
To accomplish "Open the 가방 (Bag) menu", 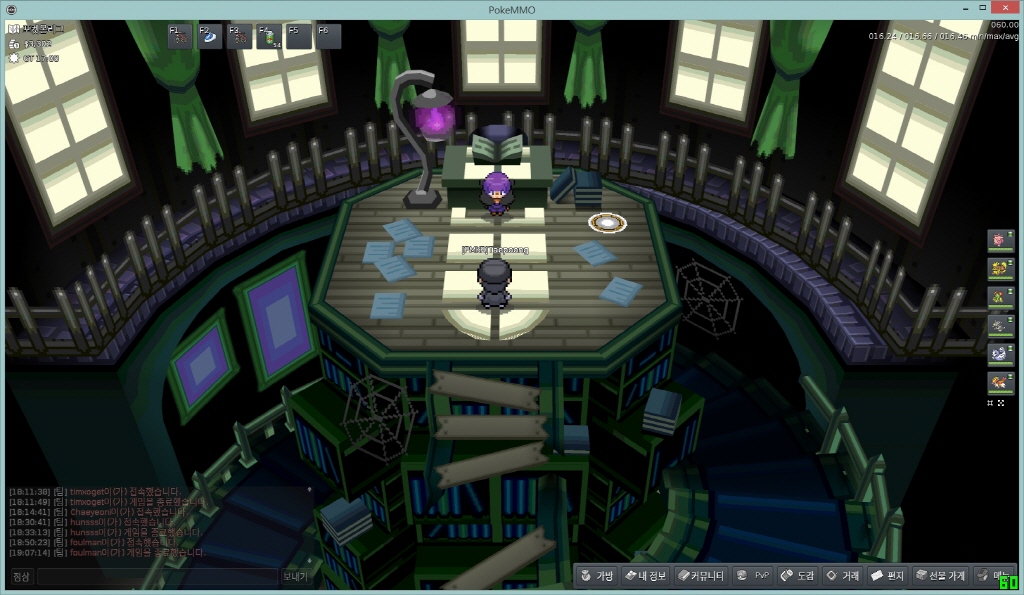I will (596, 576).
